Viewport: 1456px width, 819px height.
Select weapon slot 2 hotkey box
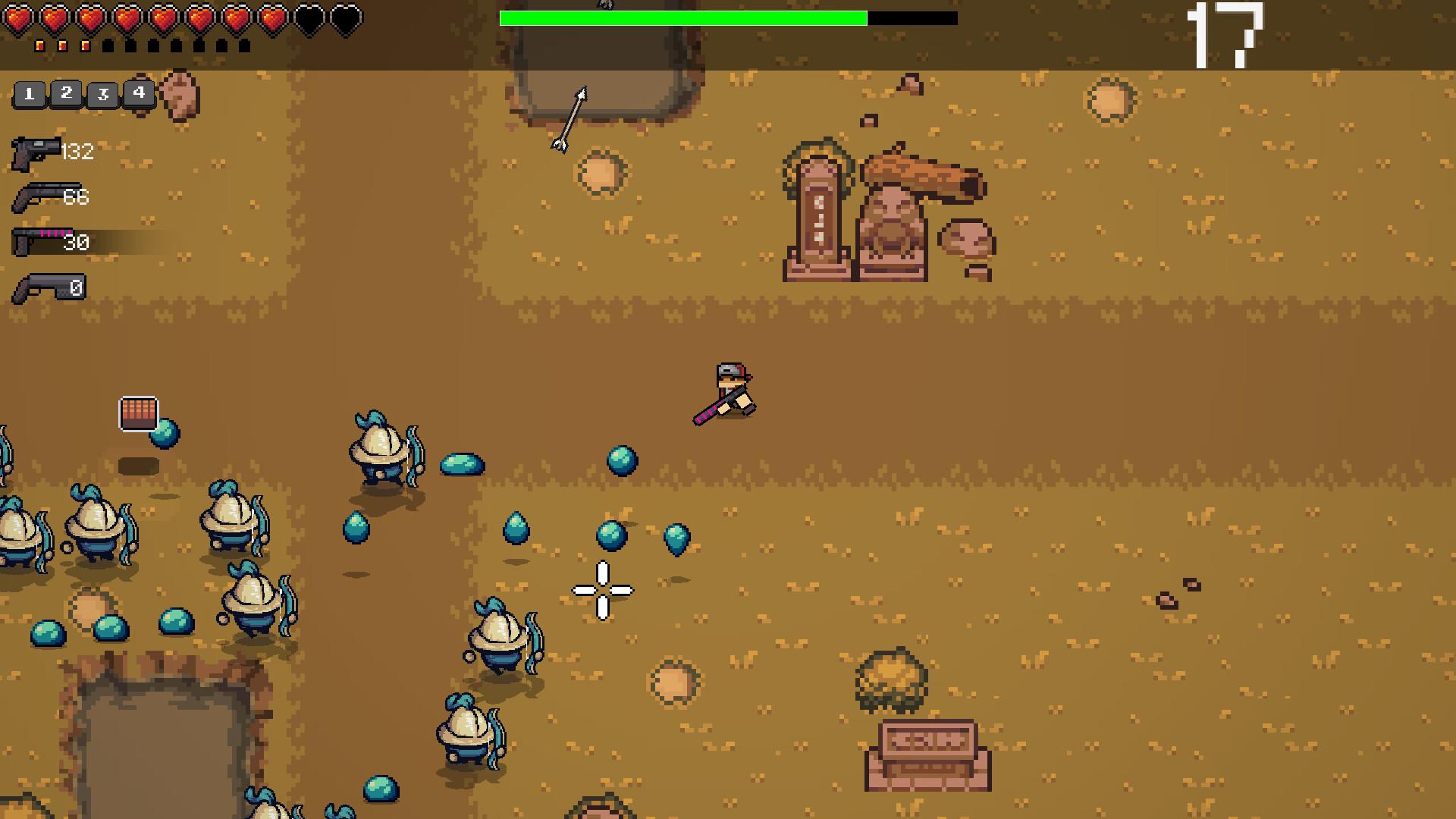65,94
